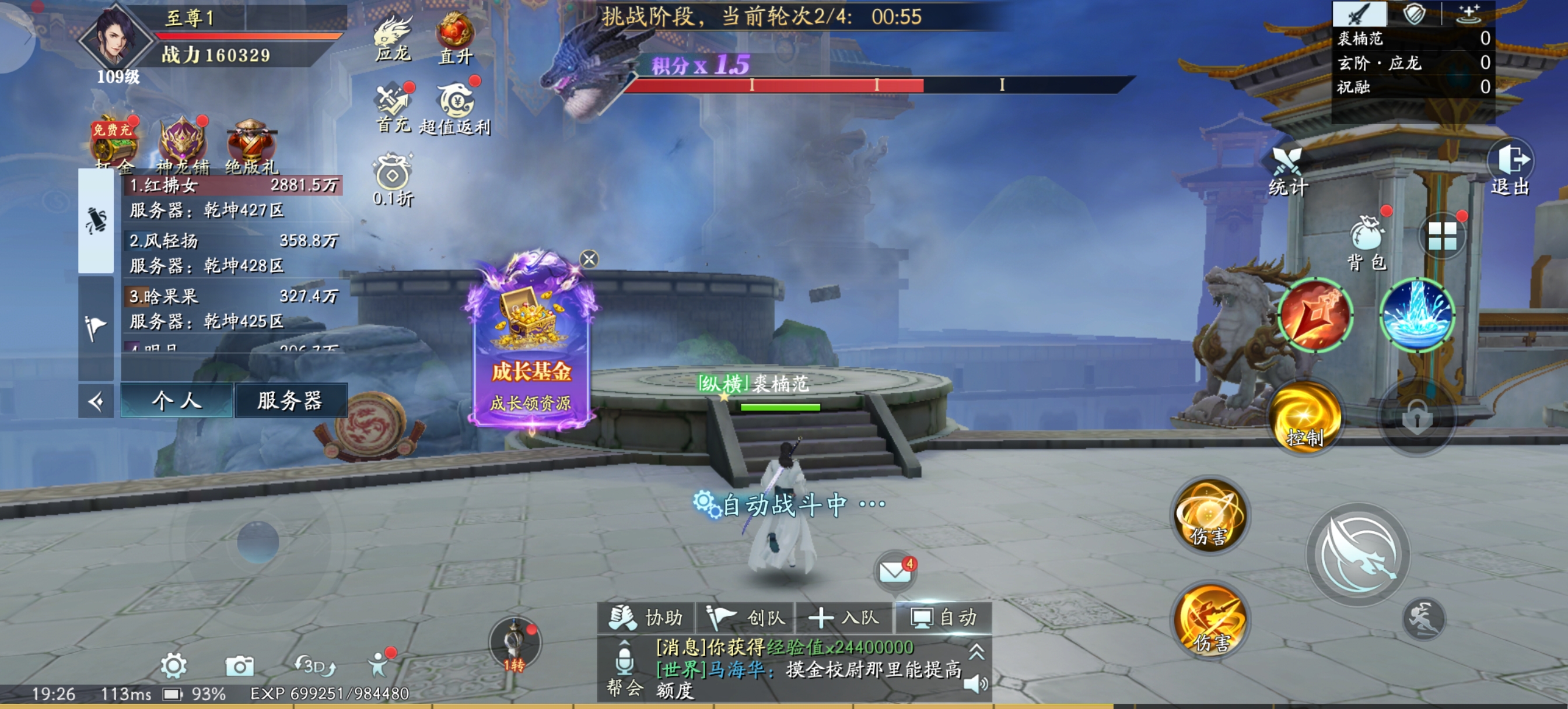Select the 协助 assist button
The image size is (1568, 709).
[x=646, y=617]
